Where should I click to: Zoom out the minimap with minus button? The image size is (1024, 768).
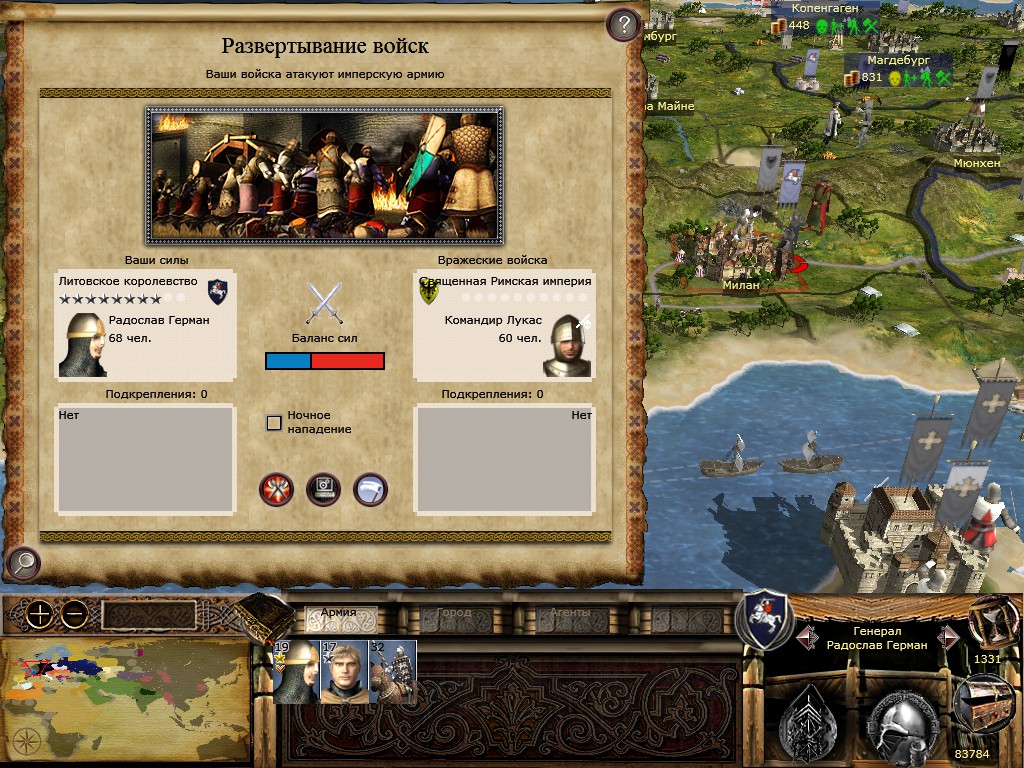74,615
